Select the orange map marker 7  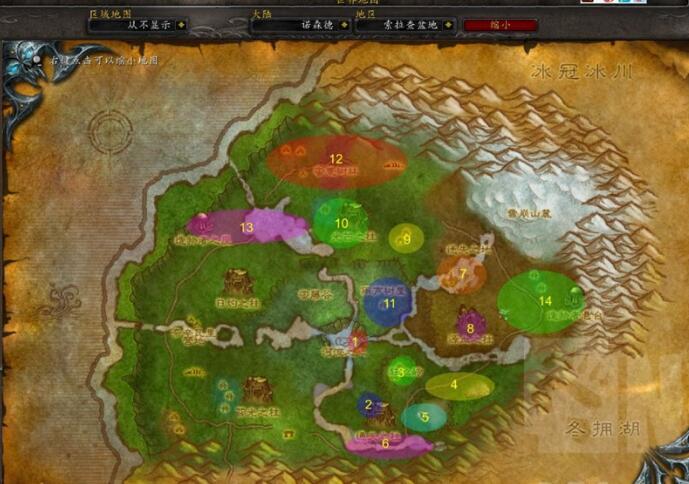[462, 272]
